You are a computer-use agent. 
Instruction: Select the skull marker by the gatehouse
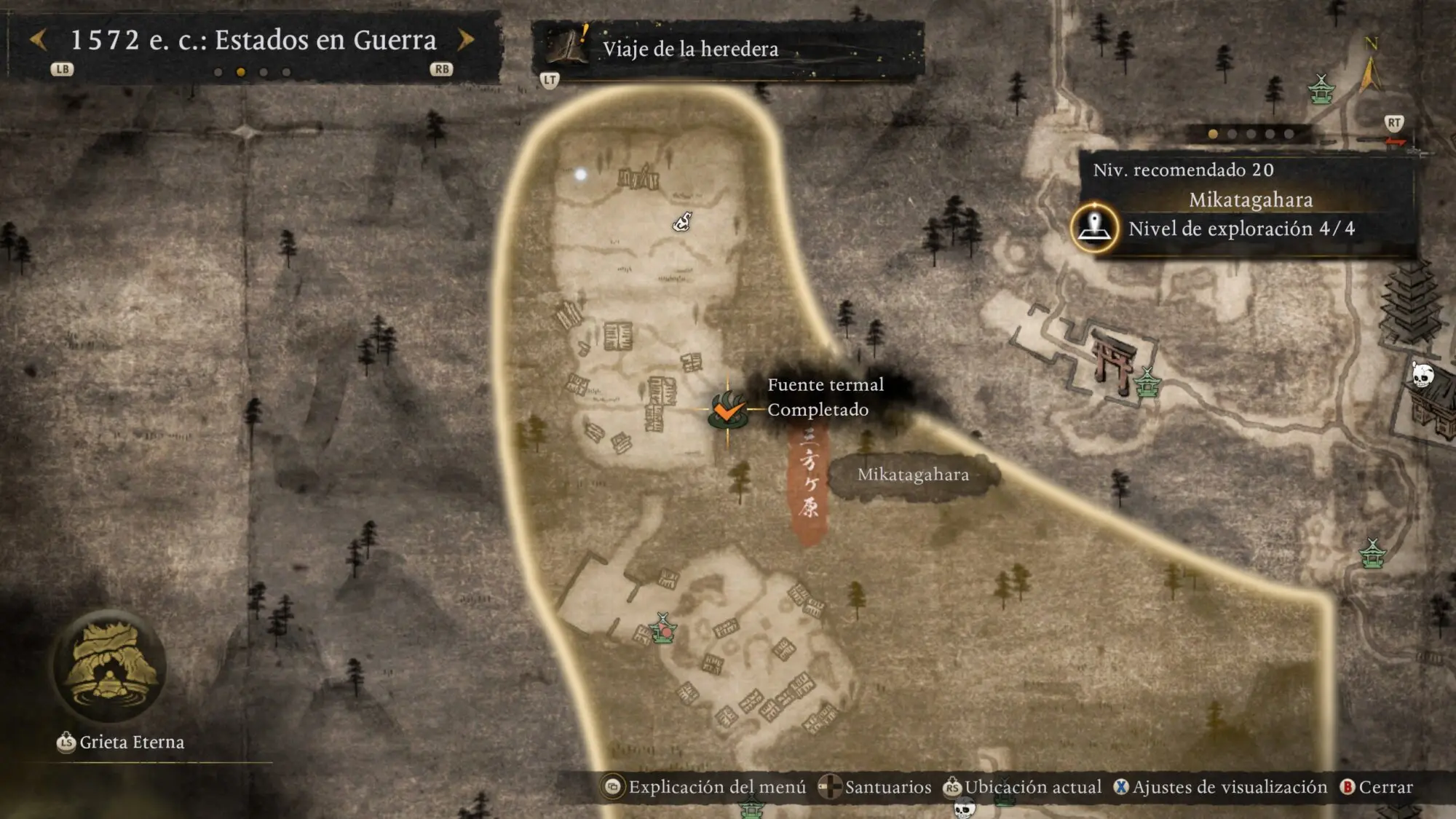(x=1422, y=375)
